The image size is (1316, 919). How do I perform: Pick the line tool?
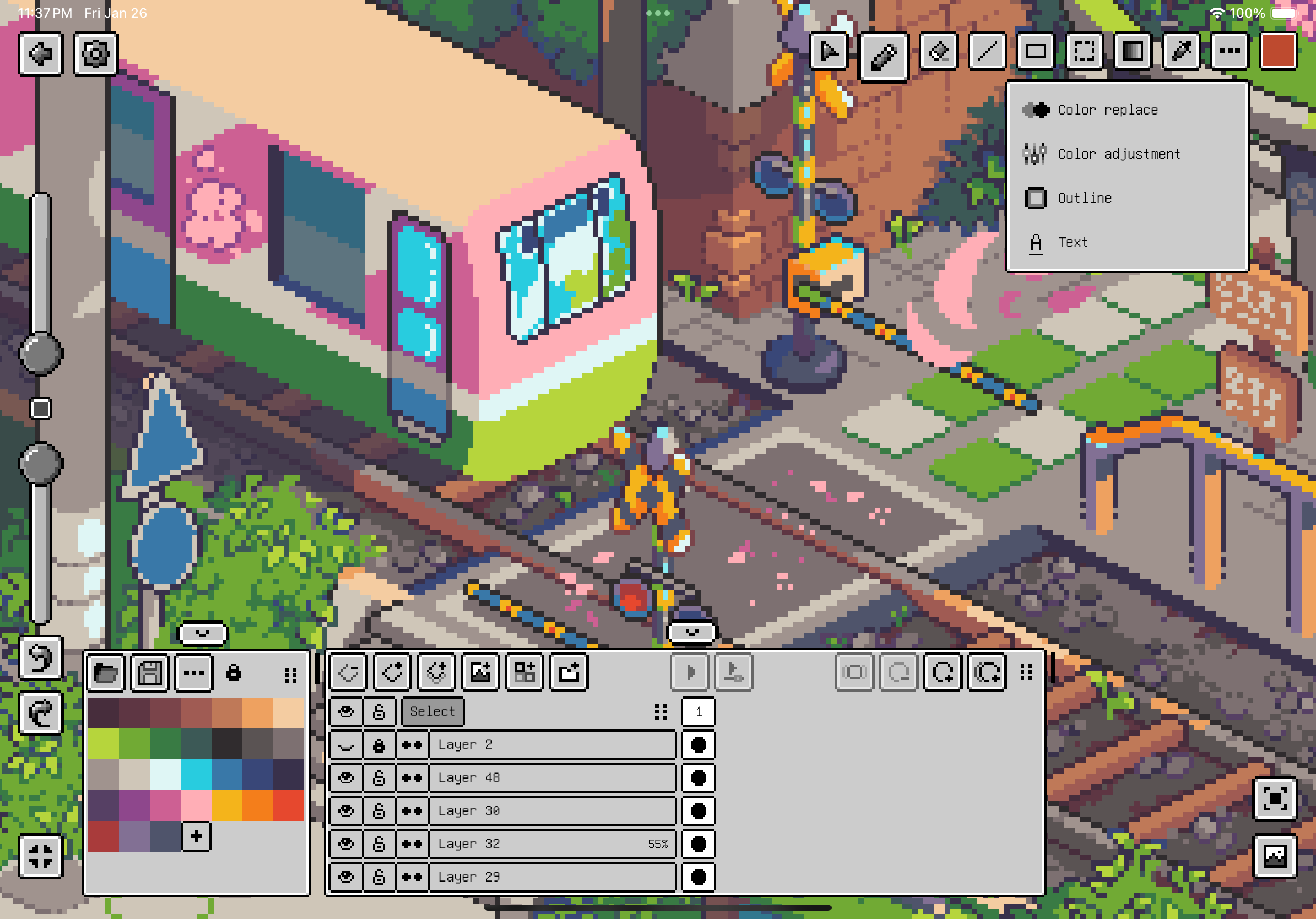point(986,52)
